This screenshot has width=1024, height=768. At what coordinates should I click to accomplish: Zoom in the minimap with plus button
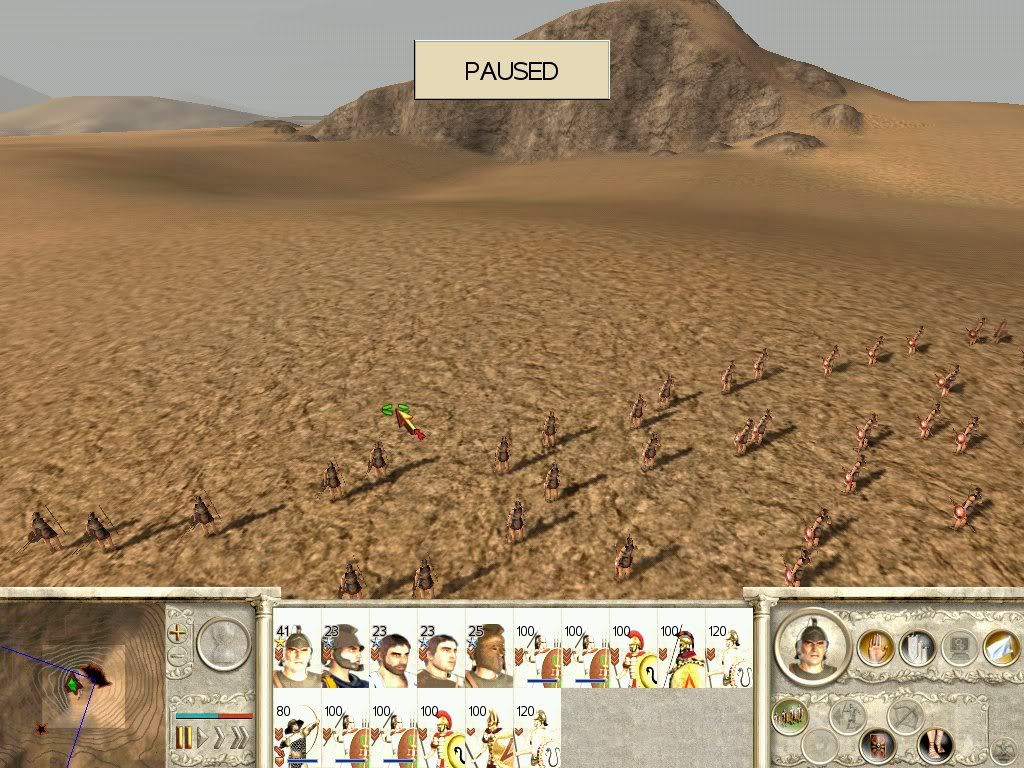tap(179, 632)
